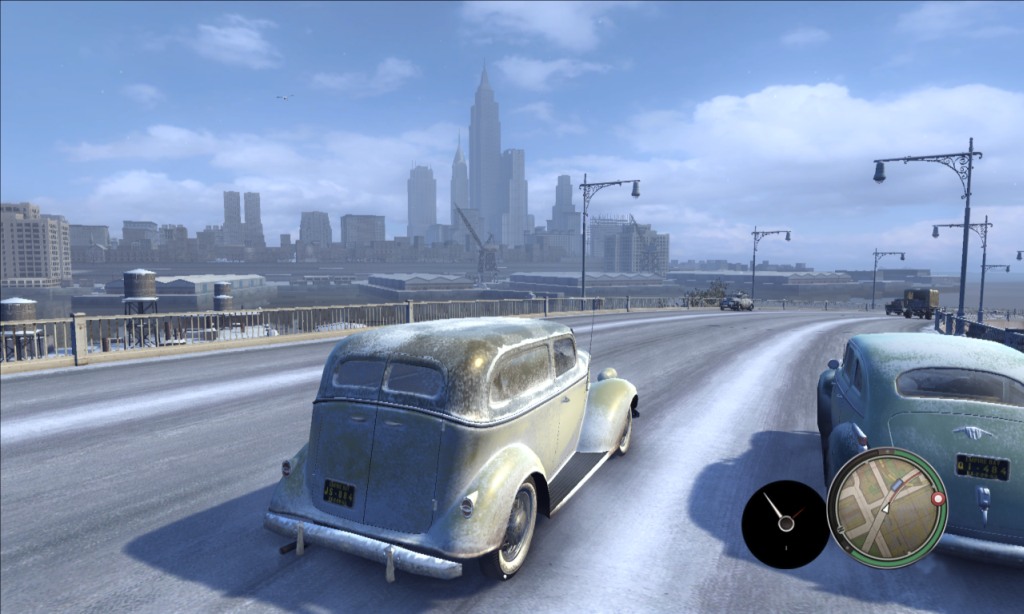Click the circular minimap

pos(886,507)
